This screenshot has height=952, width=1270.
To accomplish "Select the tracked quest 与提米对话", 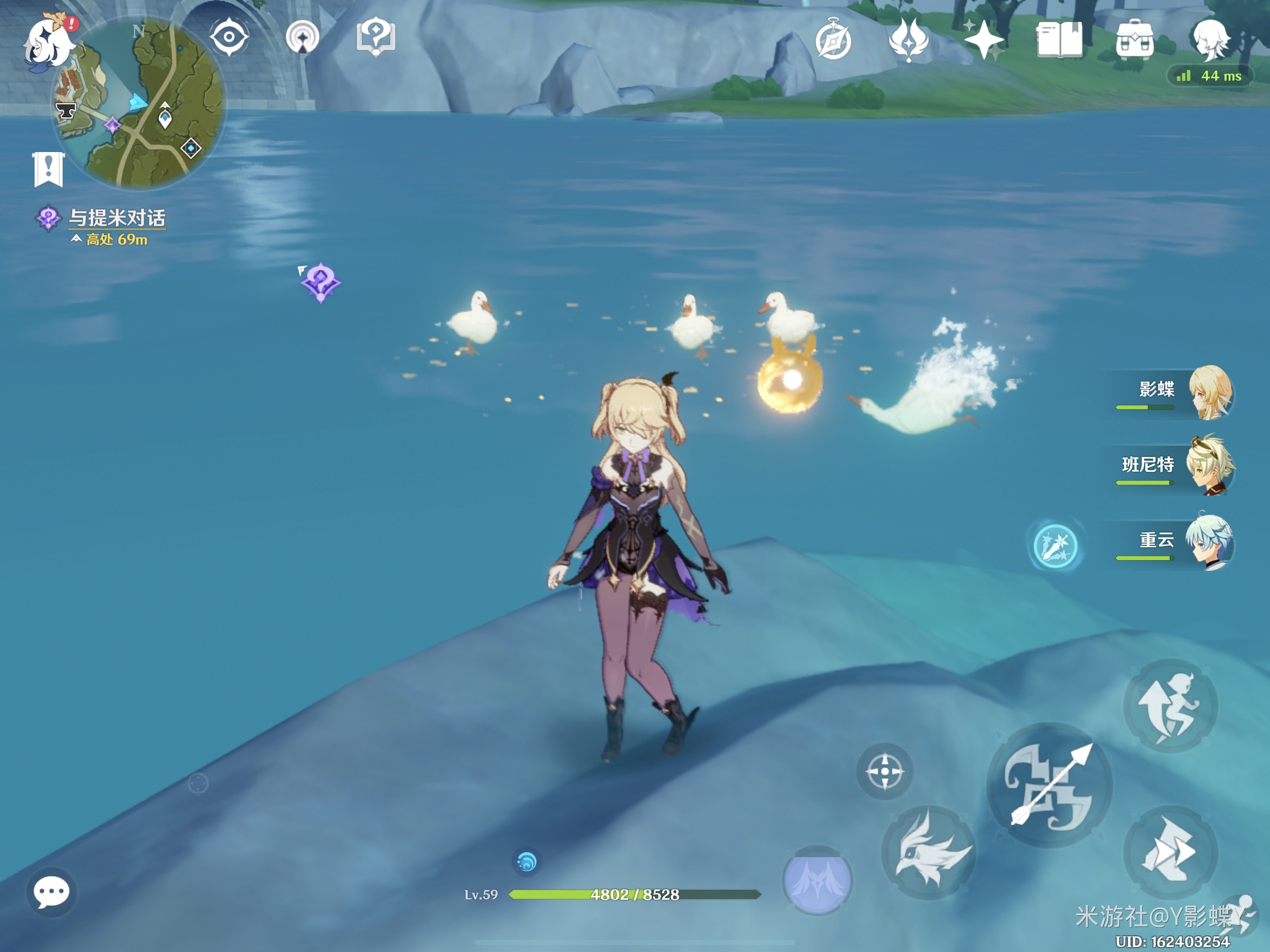I will click(117, 219).
